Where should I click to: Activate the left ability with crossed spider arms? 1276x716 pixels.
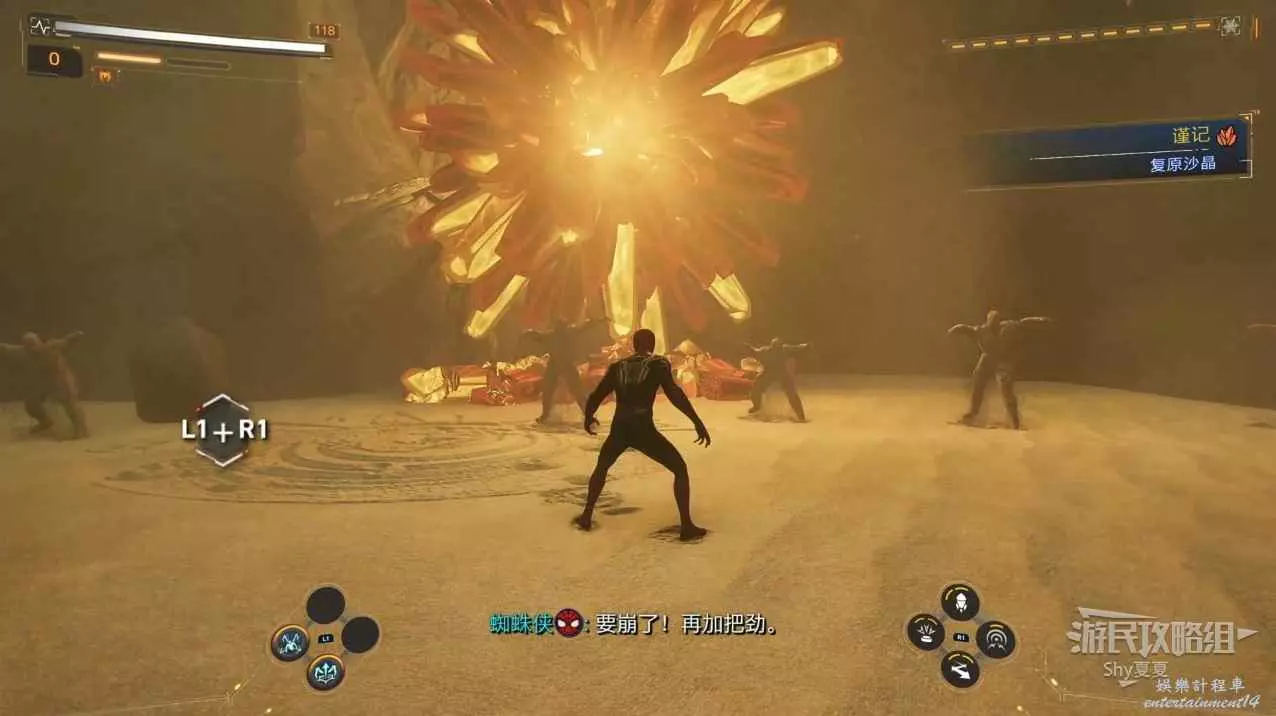[290, 643]
